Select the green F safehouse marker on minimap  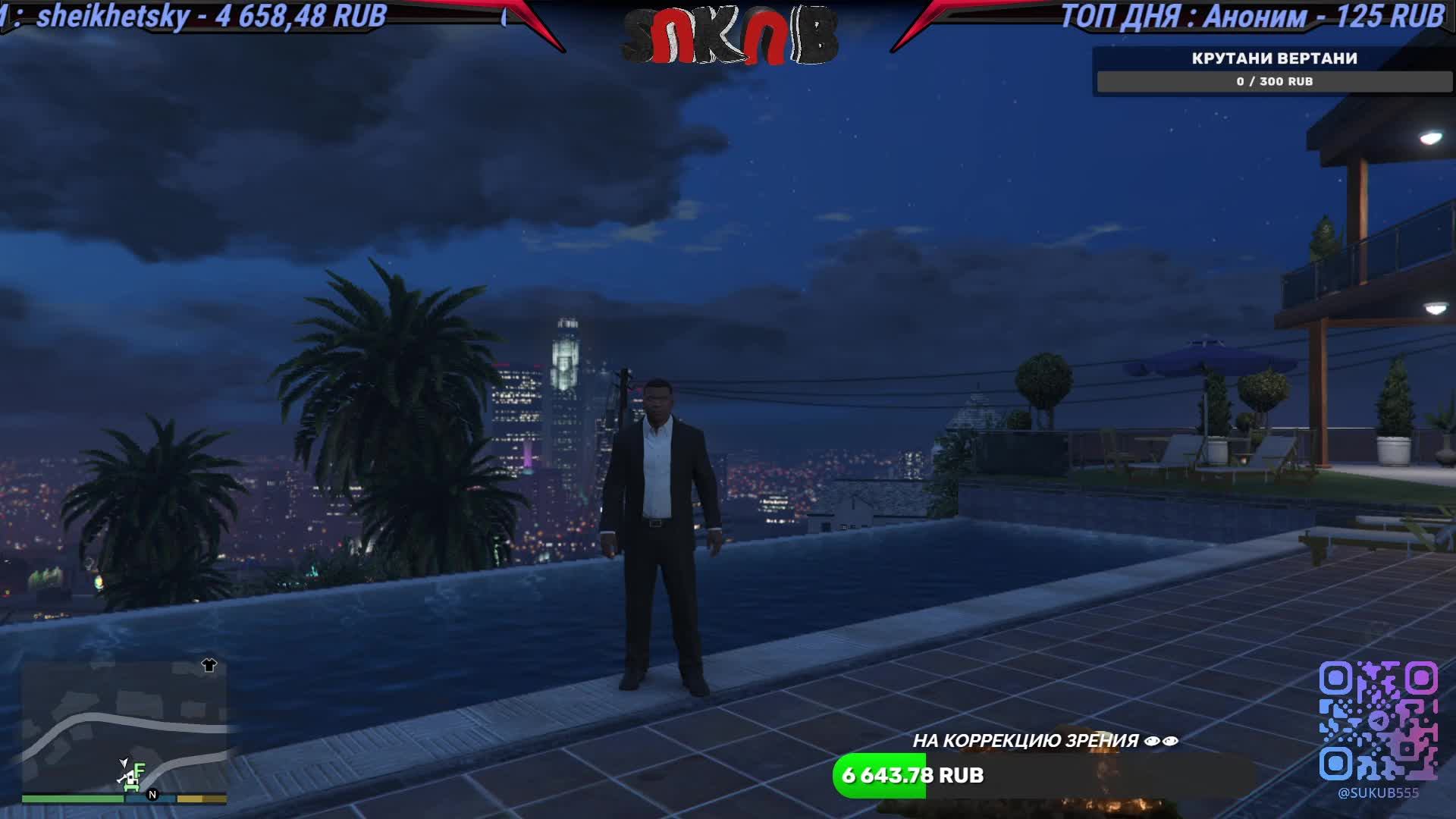point(141,770)
